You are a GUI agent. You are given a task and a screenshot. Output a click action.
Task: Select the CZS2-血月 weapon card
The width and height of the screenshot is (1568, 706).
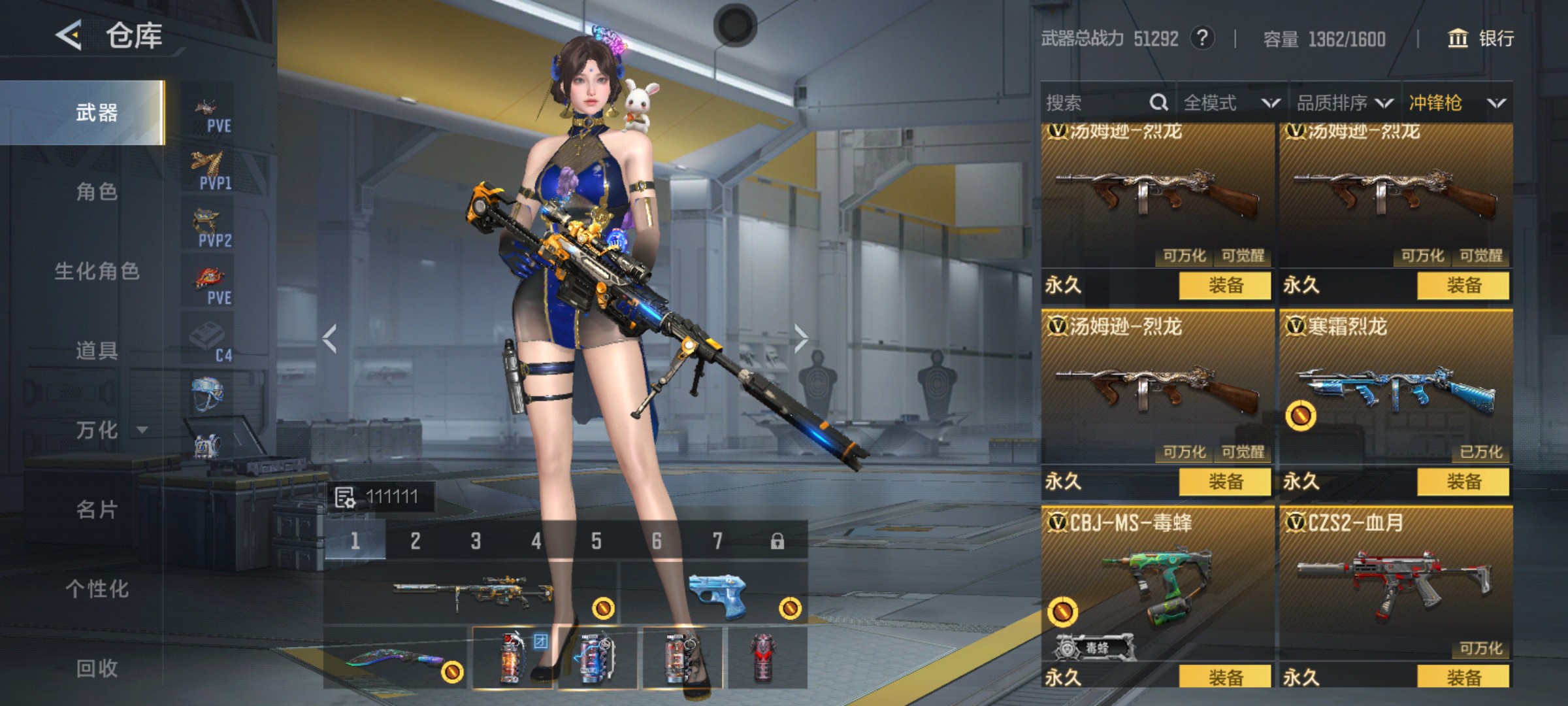(1395, 582)
